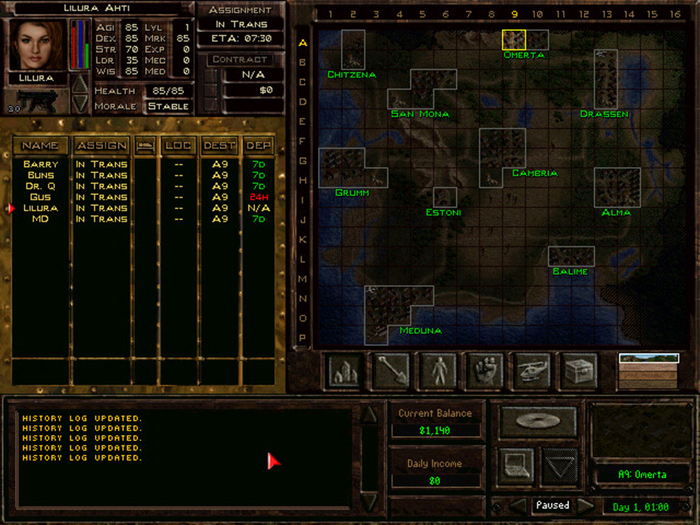Toggle the team figure map filter
Screen dimensions: 700x525
(x=438, y=370)
